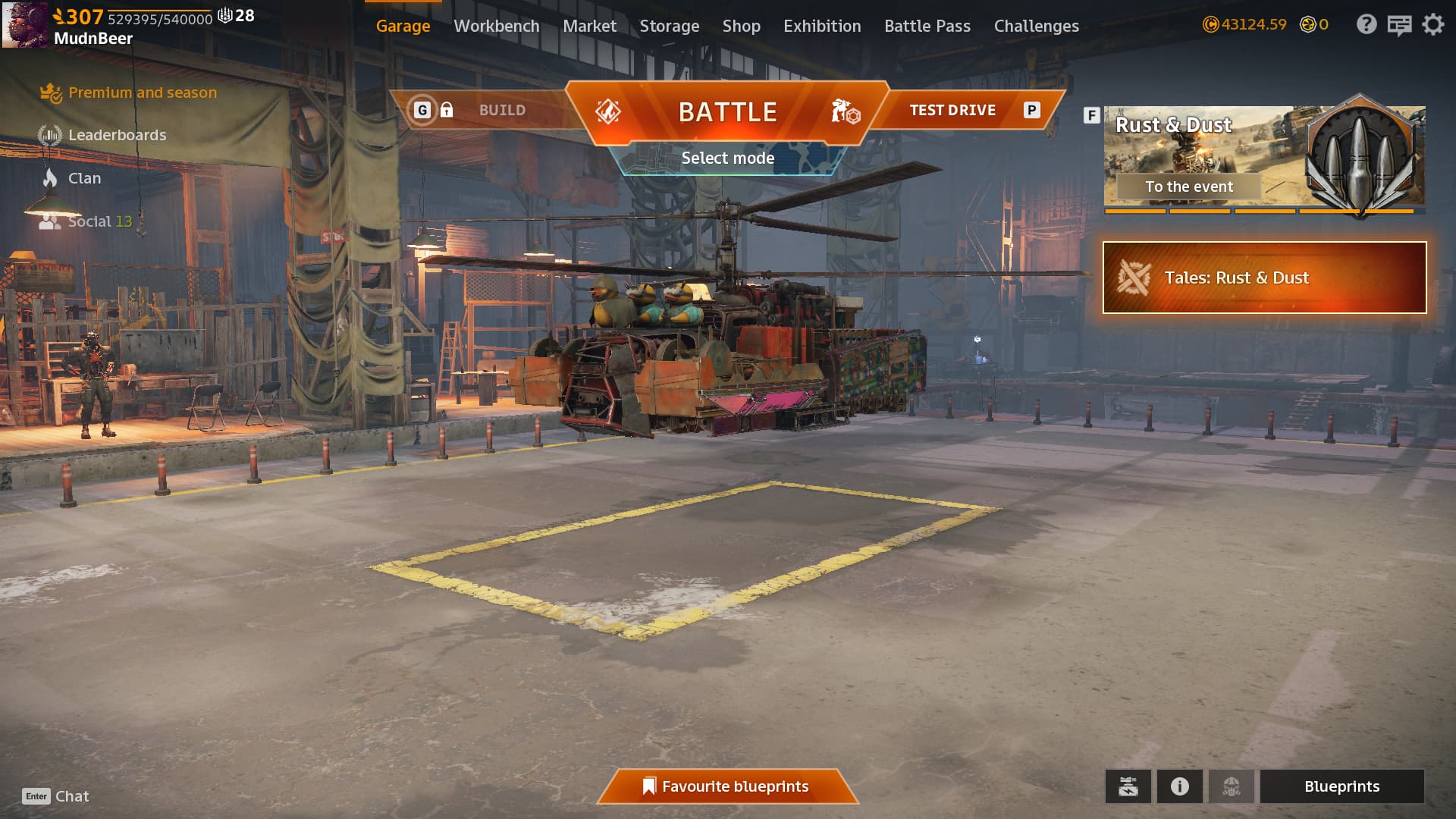The height and width of the screenshot is (819, 1456).
Task: Open the Blueprints panel
Action: tap(1341, 786)
